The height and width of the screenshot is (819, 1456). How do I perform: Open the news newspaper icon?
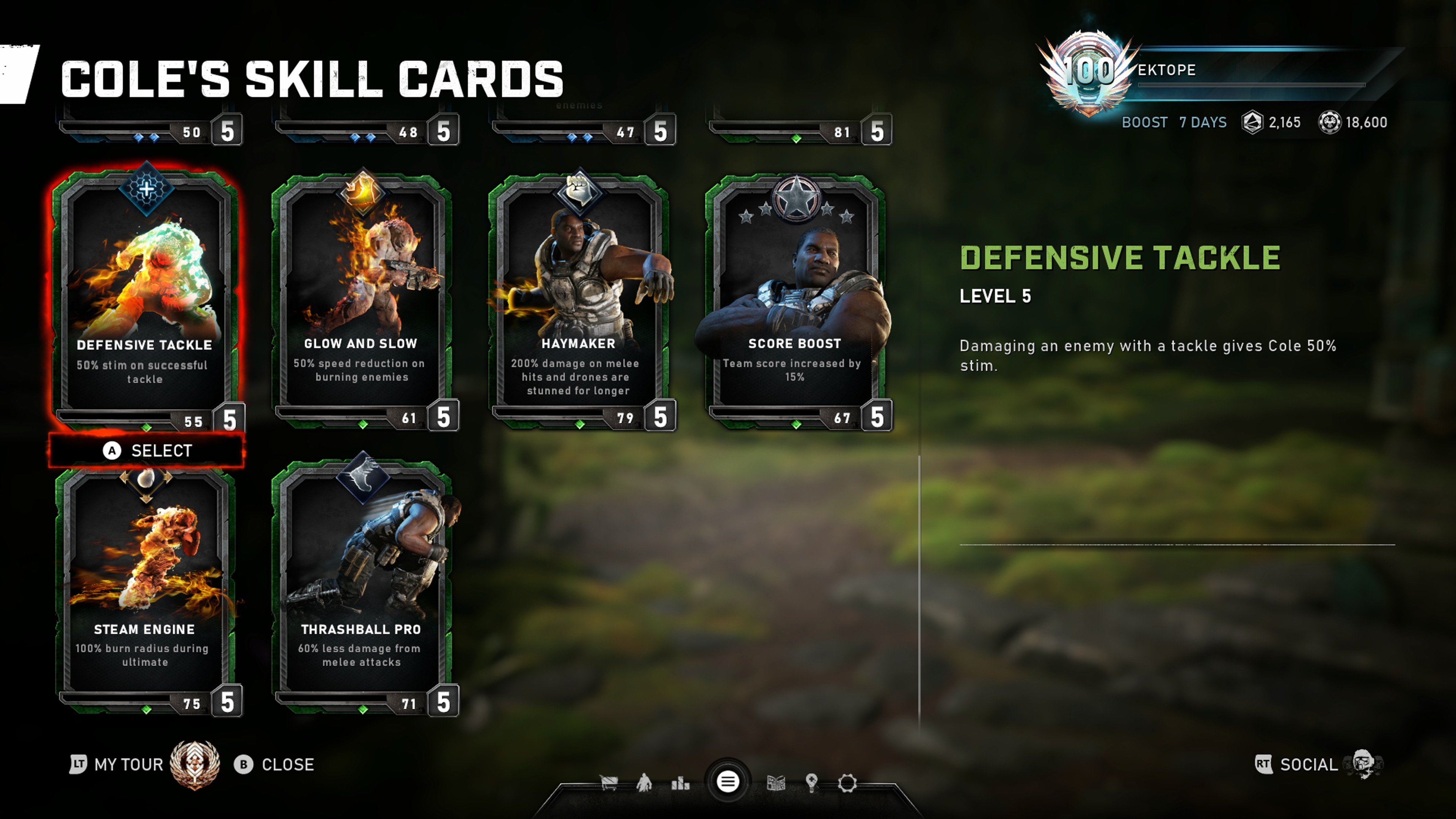tap(775, 783)
